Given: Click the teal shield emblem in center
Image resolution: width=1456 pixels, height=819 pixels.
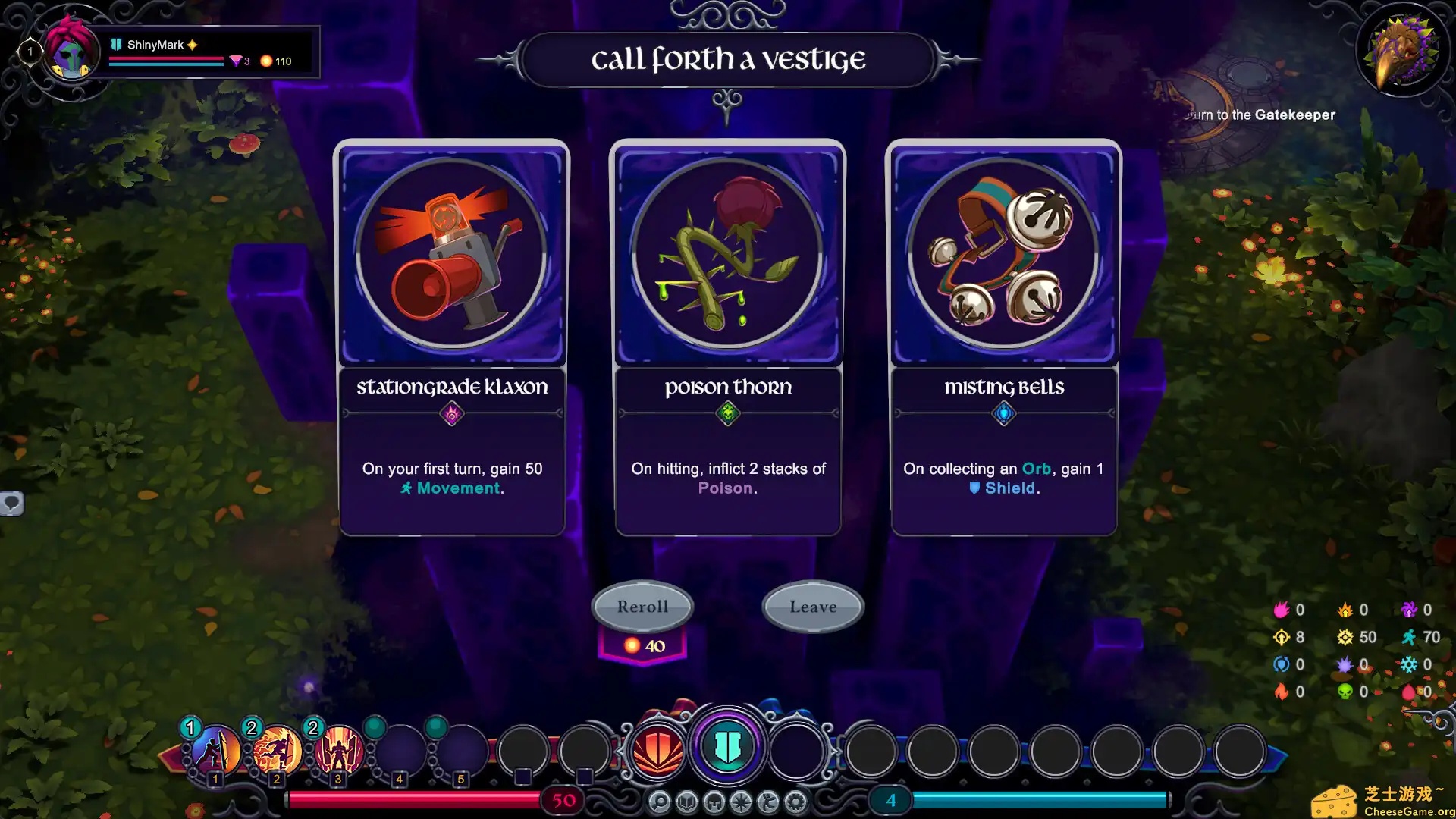Looking at the screenshot, I should (x=727, y=747).
